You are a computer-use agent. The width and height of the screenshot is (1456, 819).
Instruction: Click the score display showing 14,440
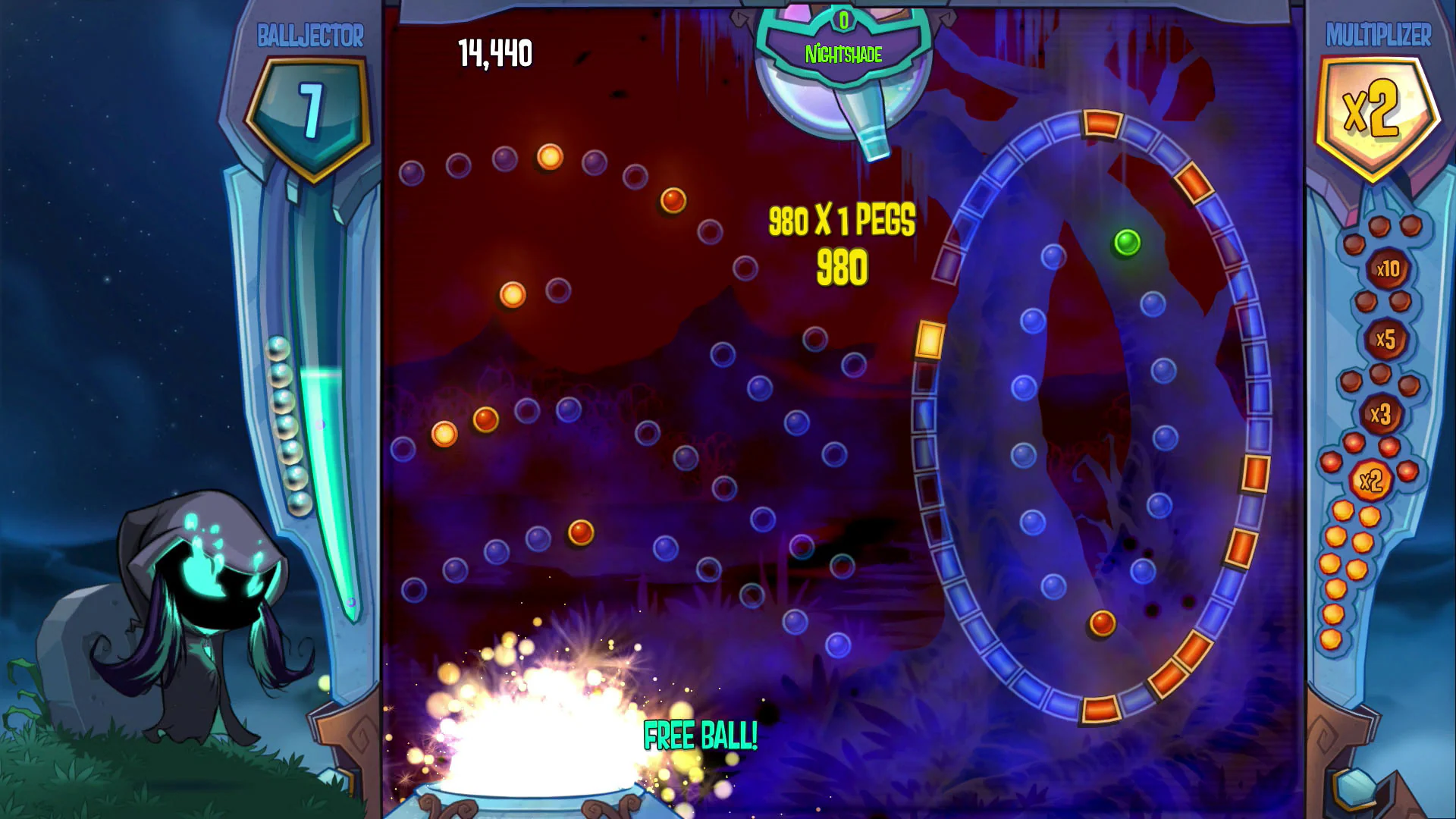point(494,52)
